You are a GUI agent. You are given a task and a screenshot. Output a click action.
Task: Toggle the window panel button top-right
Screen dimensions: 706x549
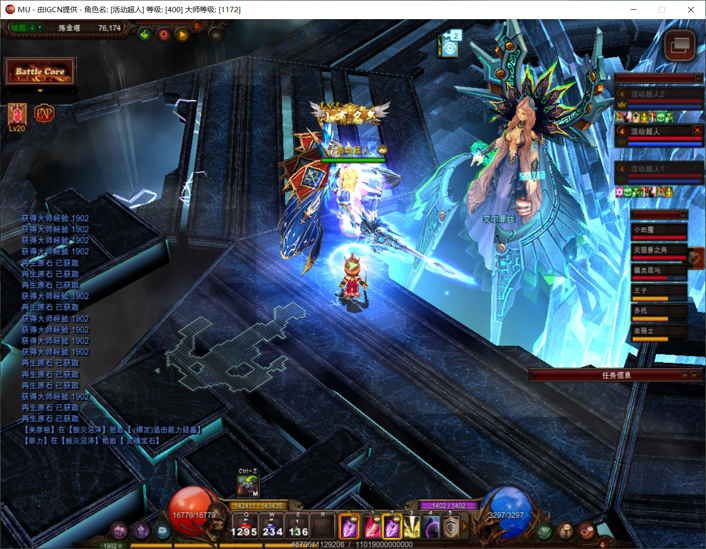pyautogui.click(x=681, y=45)
